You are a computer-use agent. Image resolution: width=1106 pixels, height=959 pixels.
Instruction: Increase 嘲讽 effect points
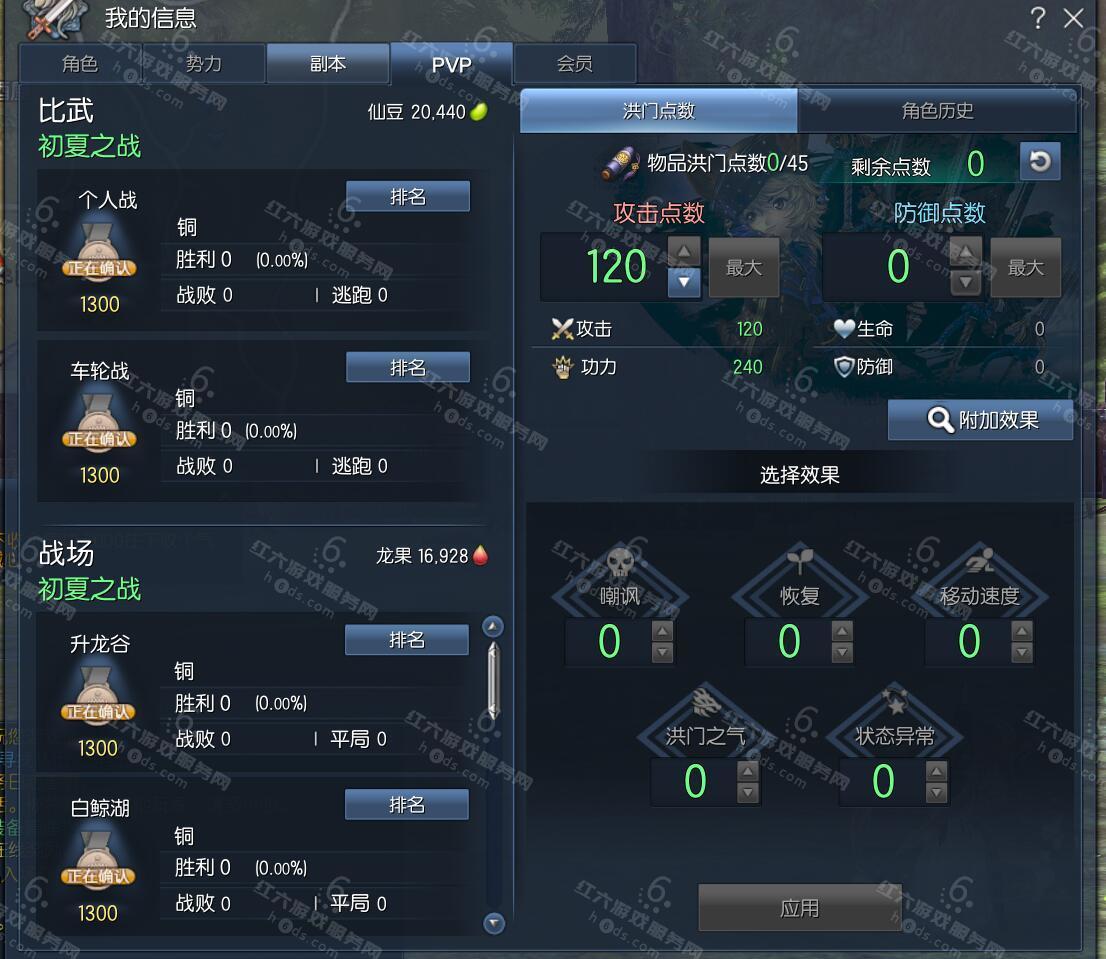pos(662,631)
